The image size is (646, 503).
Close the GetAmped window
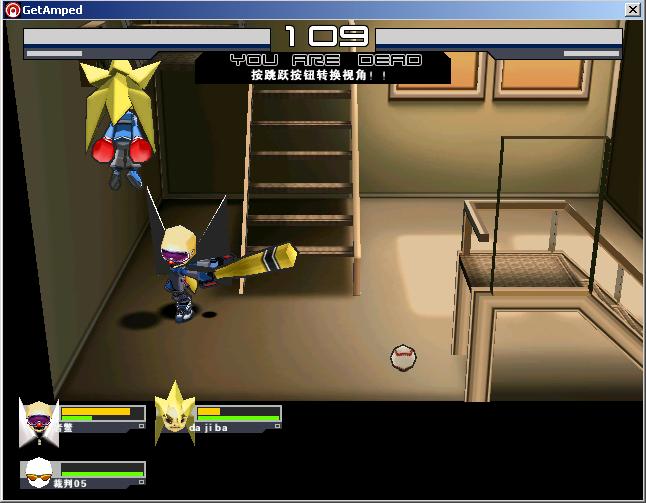coord(633,10)
